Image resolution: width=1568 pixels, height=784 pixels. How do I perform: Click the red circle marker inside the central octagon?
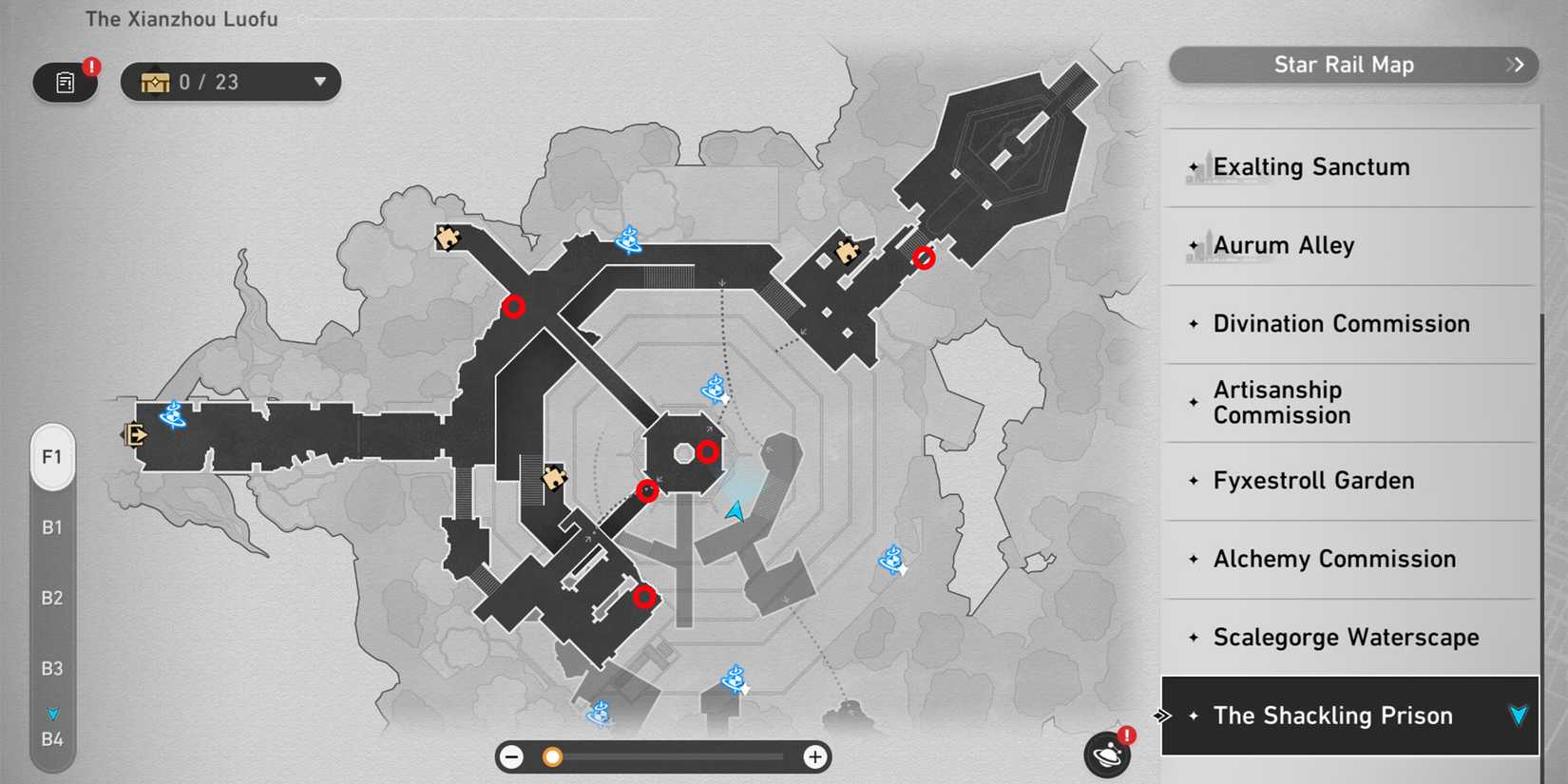pyautogui.click(x=707, y=452)
